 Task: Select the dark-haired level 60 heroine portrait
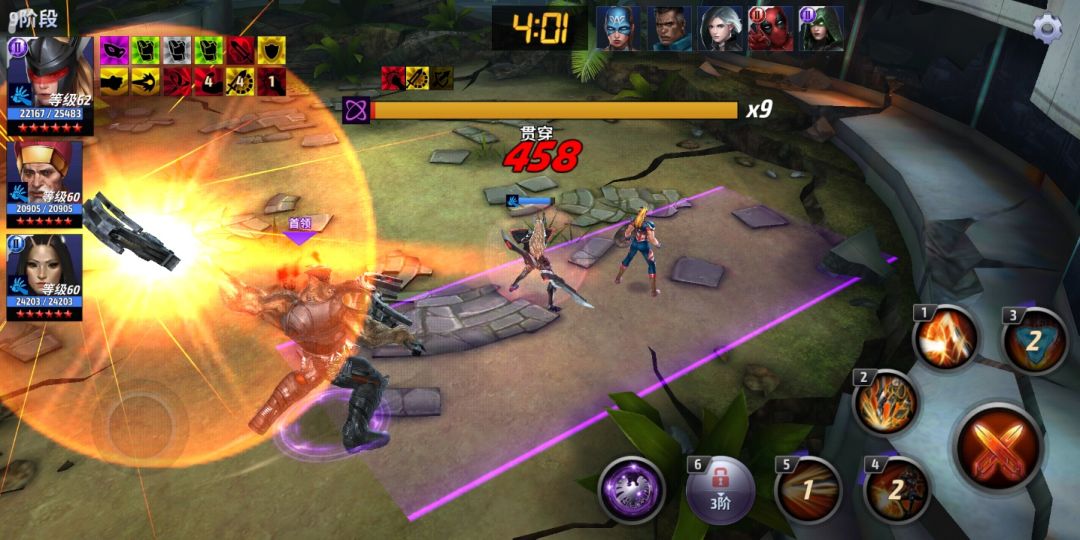tap(45, 266)
